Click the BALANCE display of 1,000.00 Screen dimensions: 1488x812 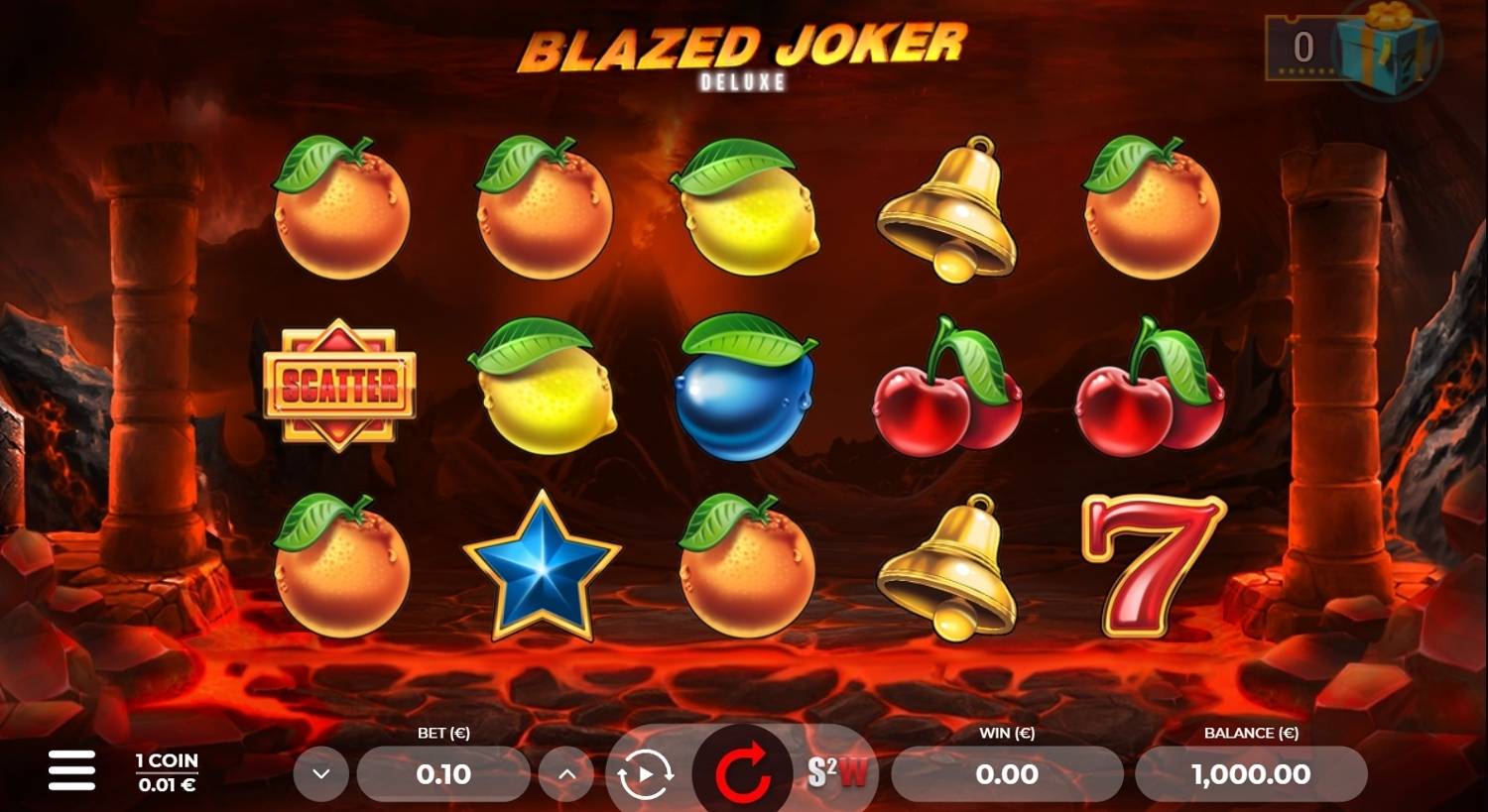pos(1252,774)
